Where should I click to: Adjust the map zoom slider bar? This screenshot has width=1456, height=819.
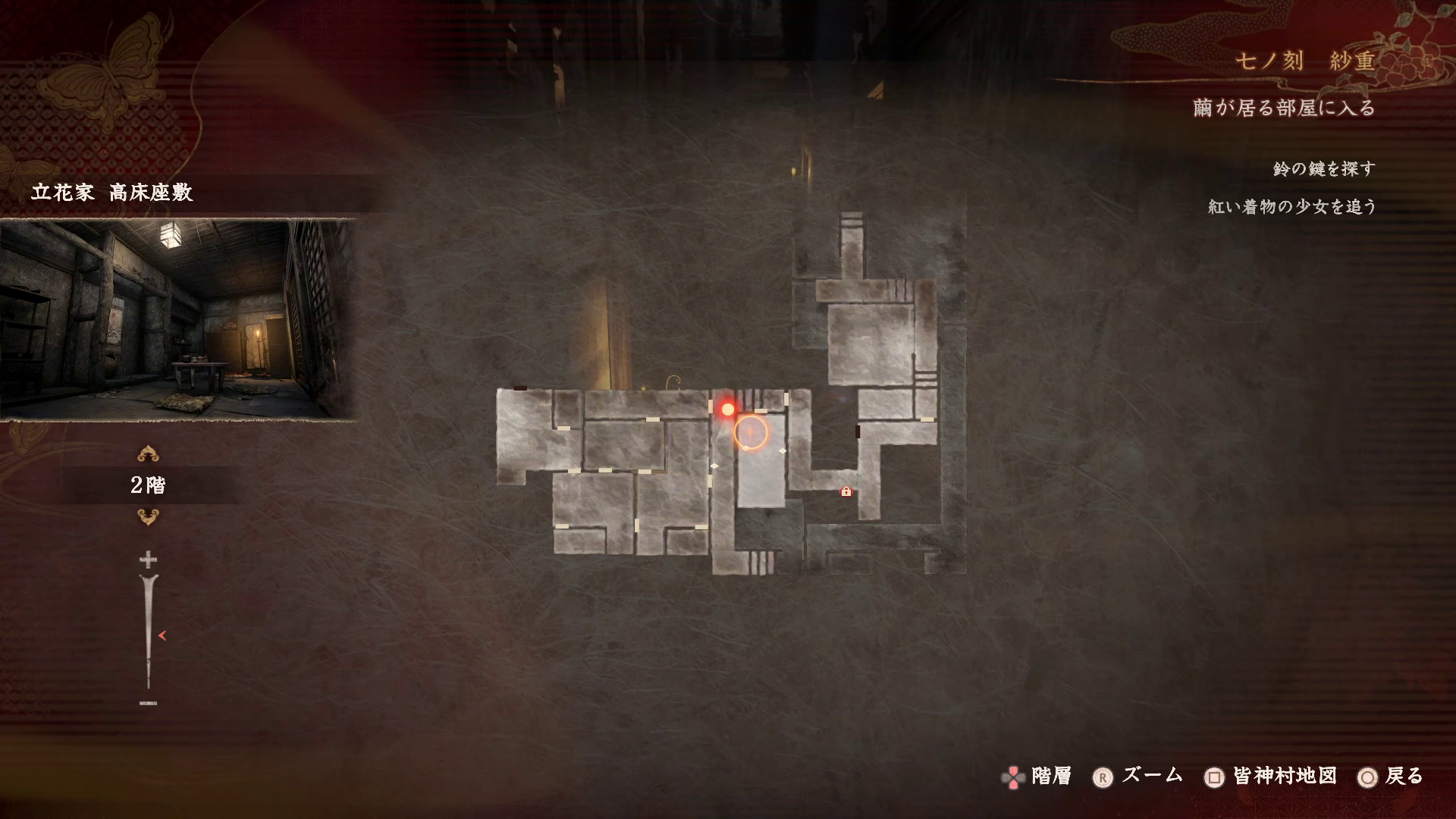pos(149,631)
